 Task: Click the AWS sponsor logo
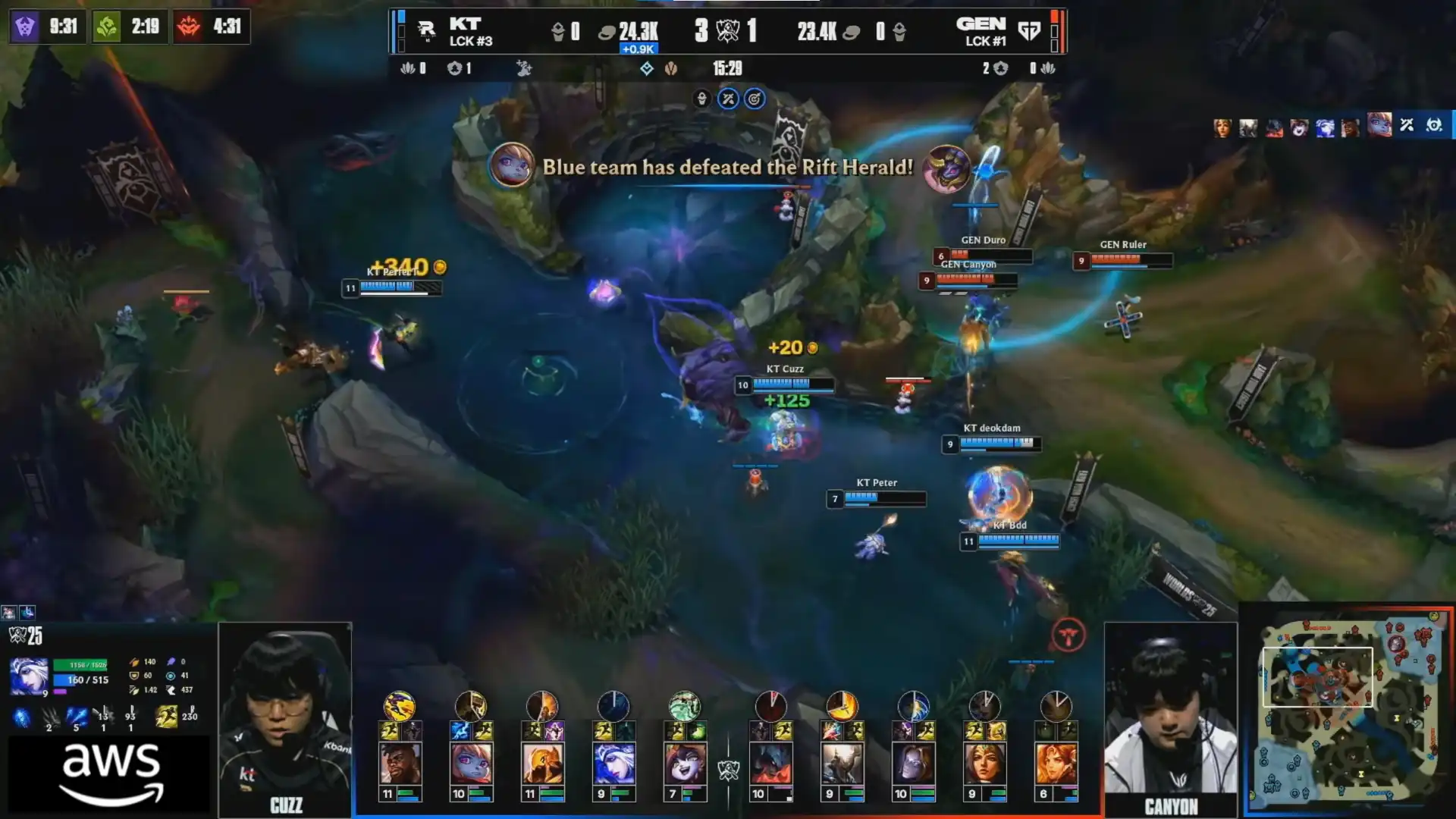pos(111,773)
